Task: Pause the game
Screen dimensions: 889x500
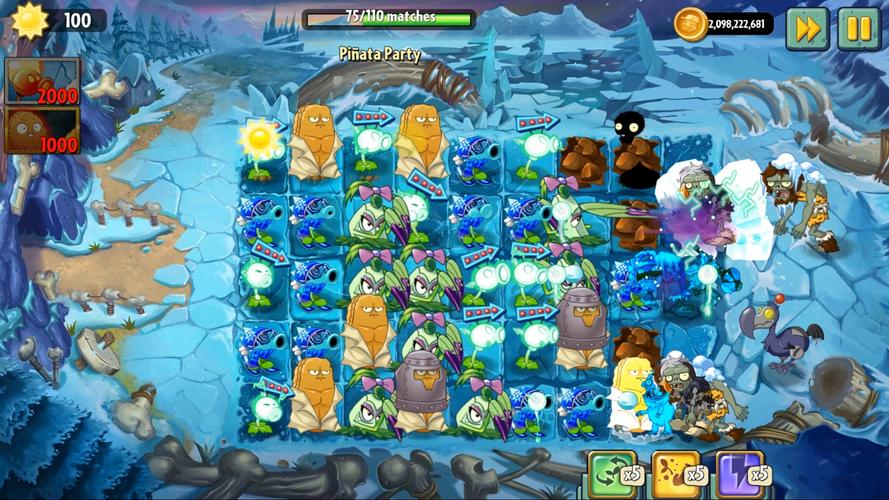Action: 858,27
